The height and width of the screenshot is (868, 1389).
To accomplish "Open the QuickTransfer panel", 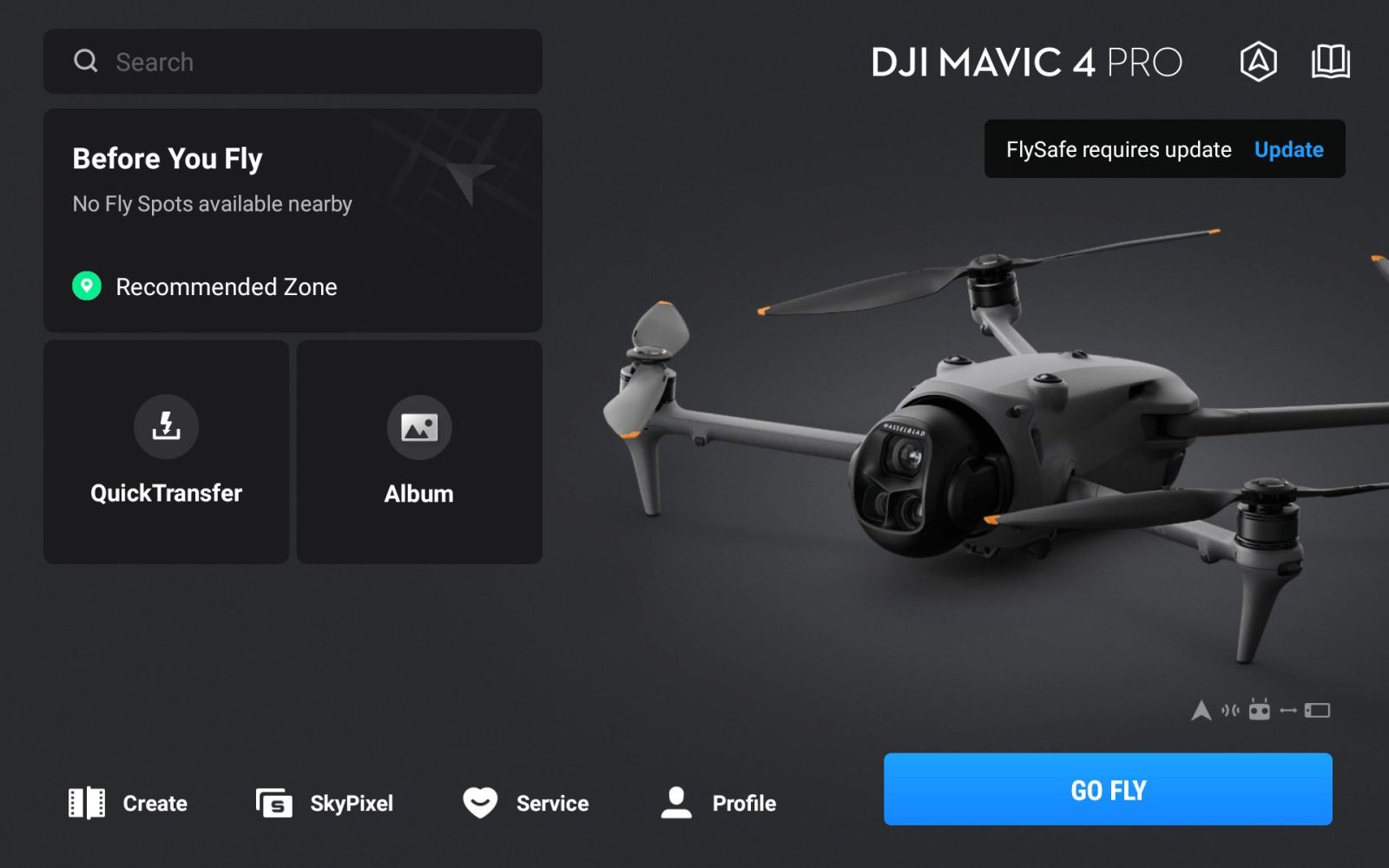I will point(166,451).
